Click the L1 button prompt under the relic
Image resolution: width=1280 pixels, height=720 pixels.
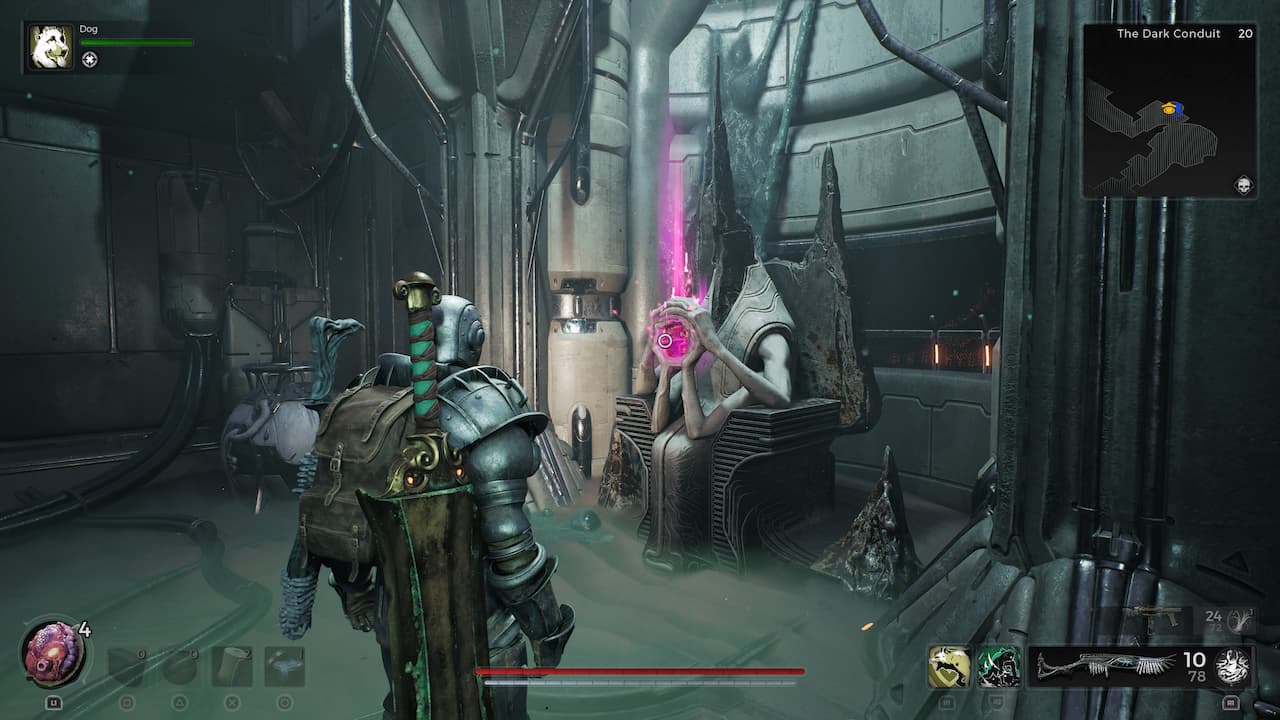click(x=54, y=701)
